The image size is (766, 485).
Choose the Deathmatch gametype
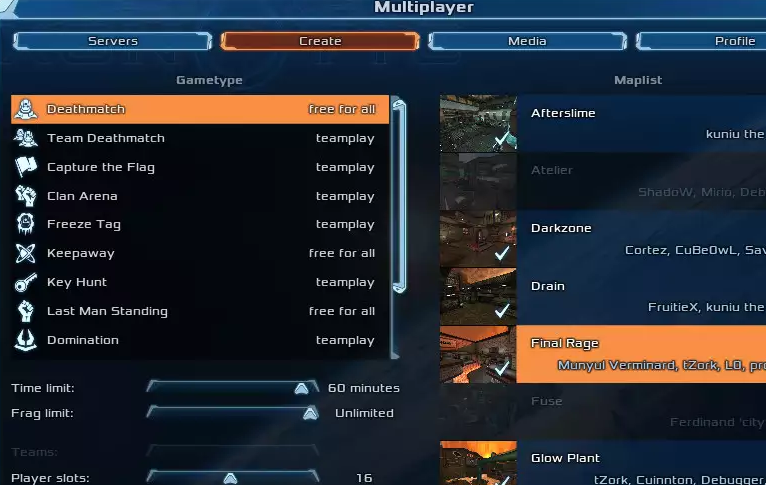point(200,109)
